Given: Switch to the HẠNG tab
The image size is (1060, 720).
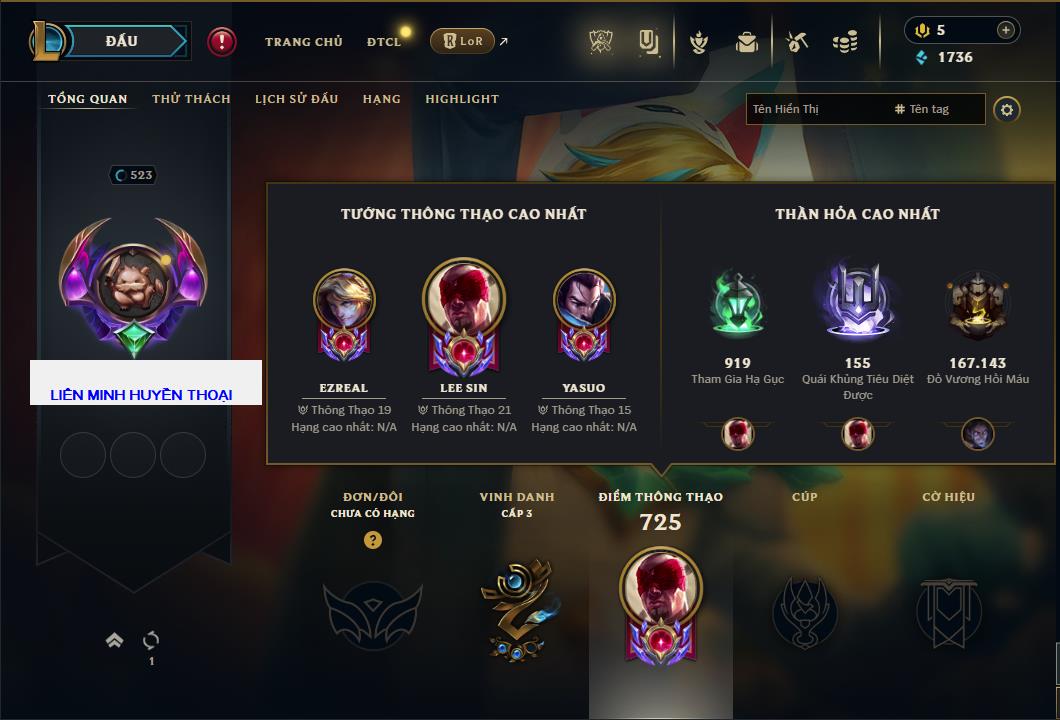Looking at the screenshot, I should click(x=381, y=99).
